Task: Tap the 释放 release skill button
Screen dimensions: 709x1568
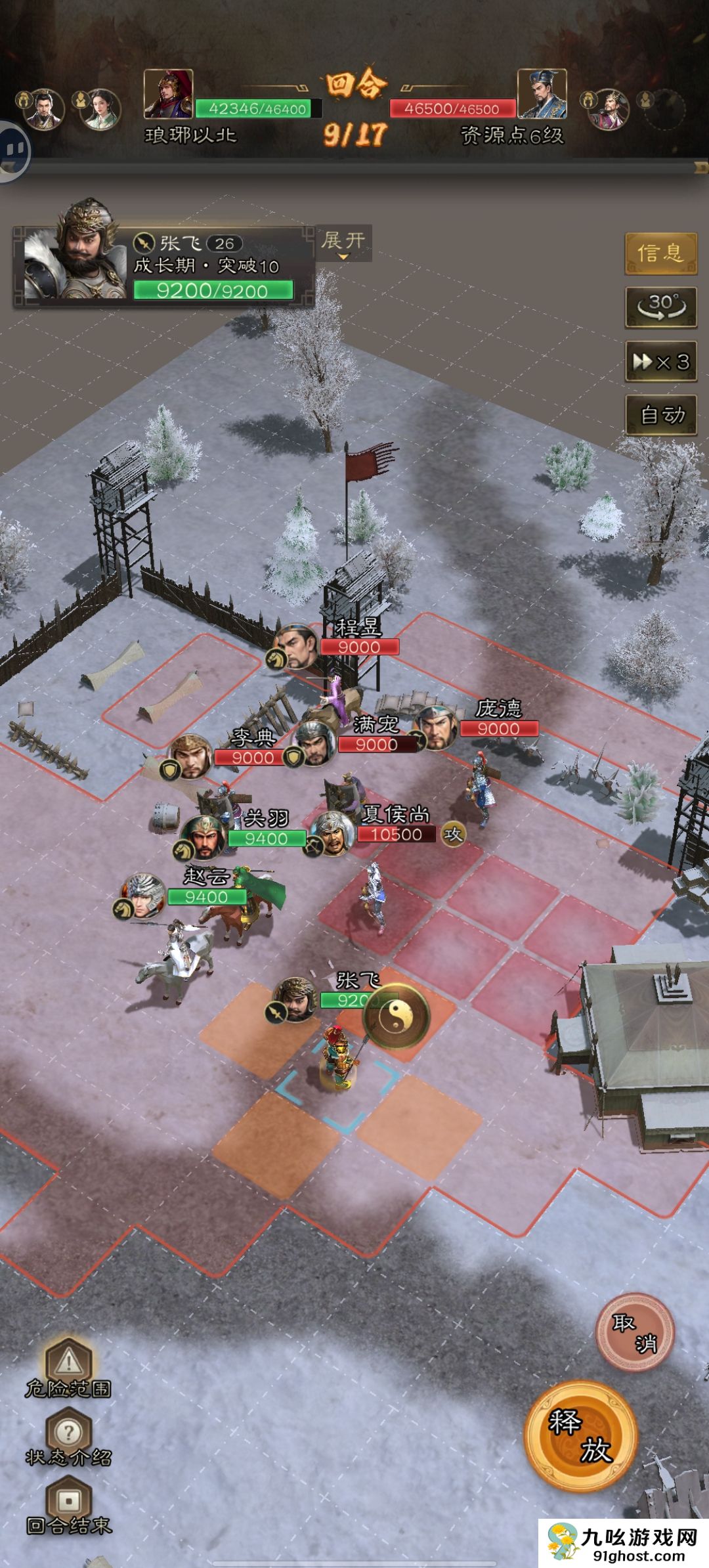Action: (581, 1436)
